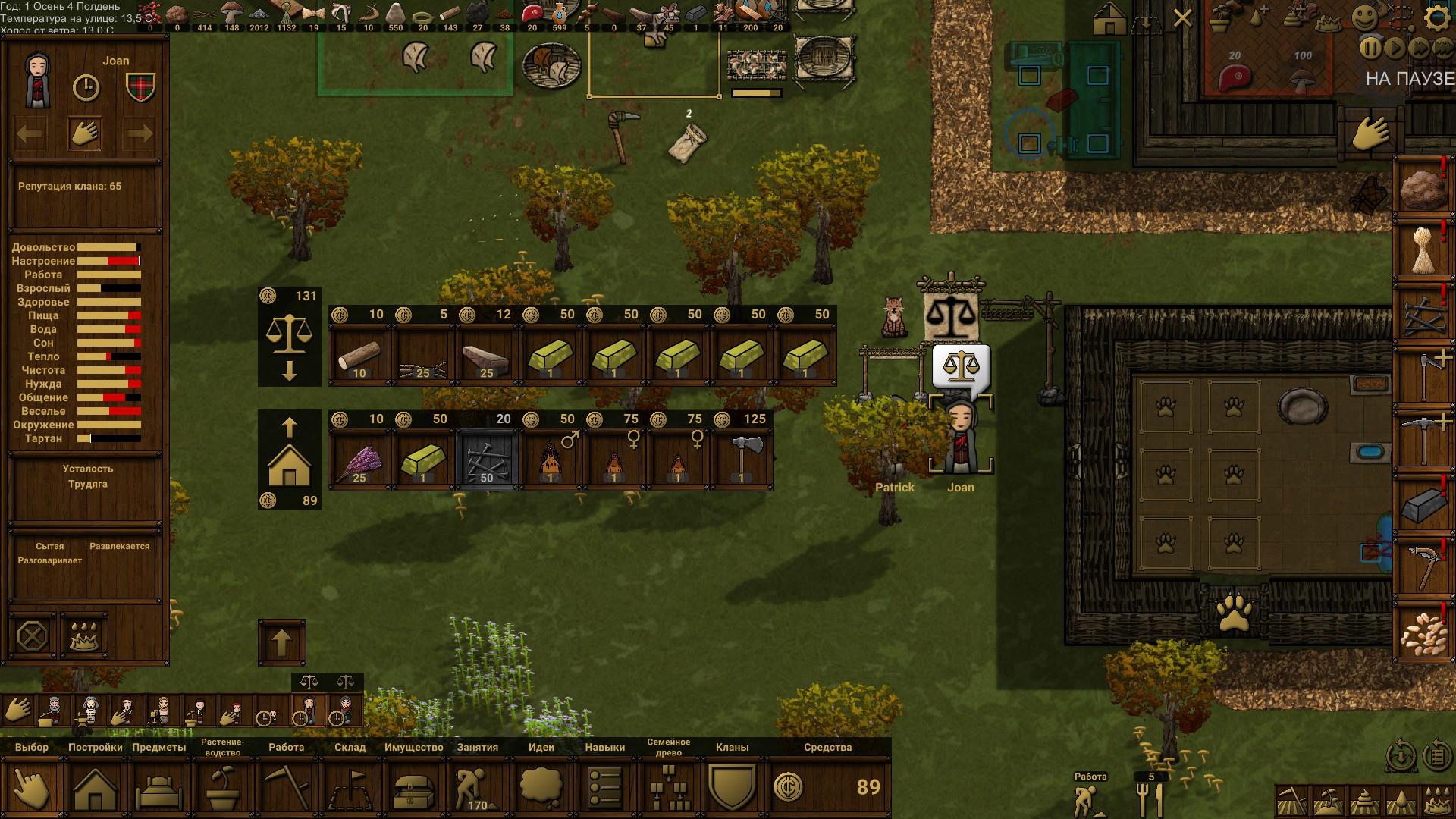Screen dimensions: 1456x819
Task: Open the Работа work menu
Action: (x=287, y=789)
